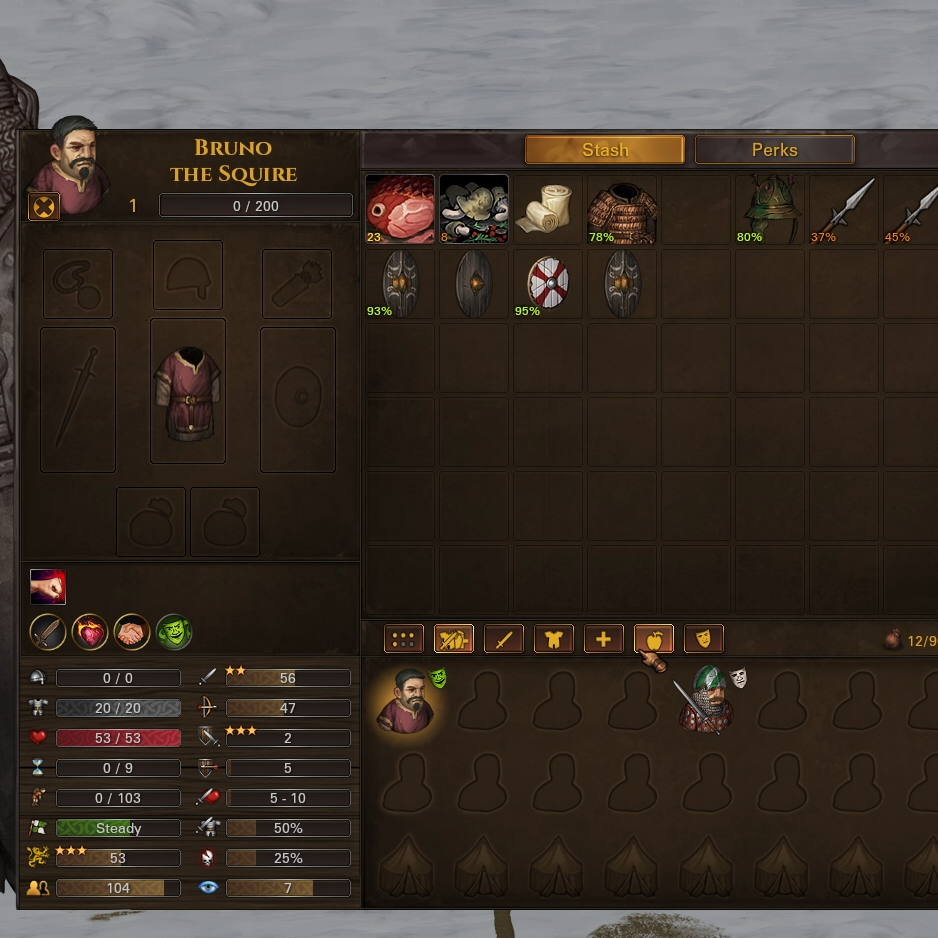Click the handshake trait icon
Image resolution: width=938 pixels, height=938 pixels.
coord(132,632)
